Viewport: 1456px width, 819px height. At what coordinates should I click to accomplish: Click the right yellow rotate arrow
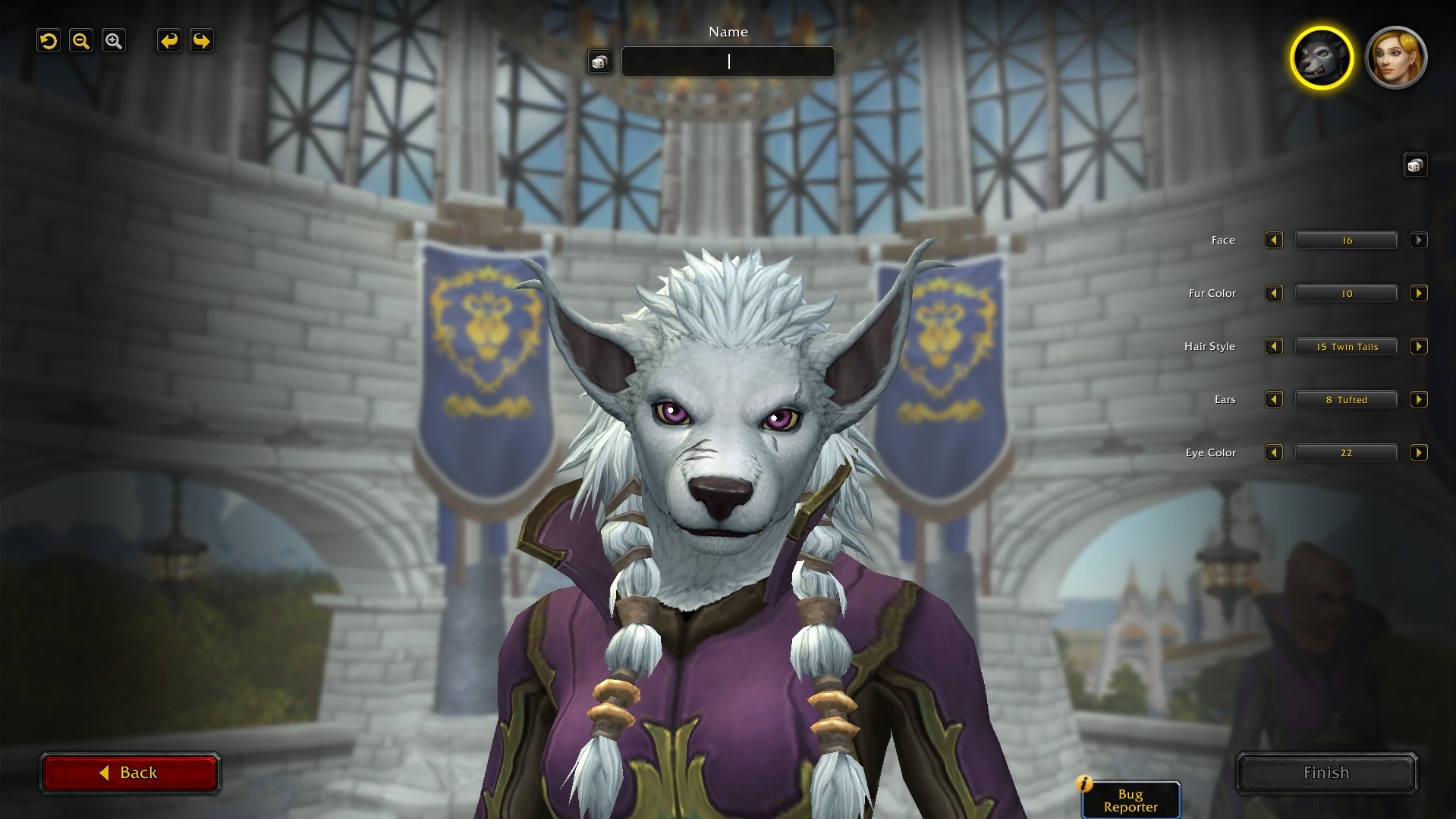click(202, 40)
